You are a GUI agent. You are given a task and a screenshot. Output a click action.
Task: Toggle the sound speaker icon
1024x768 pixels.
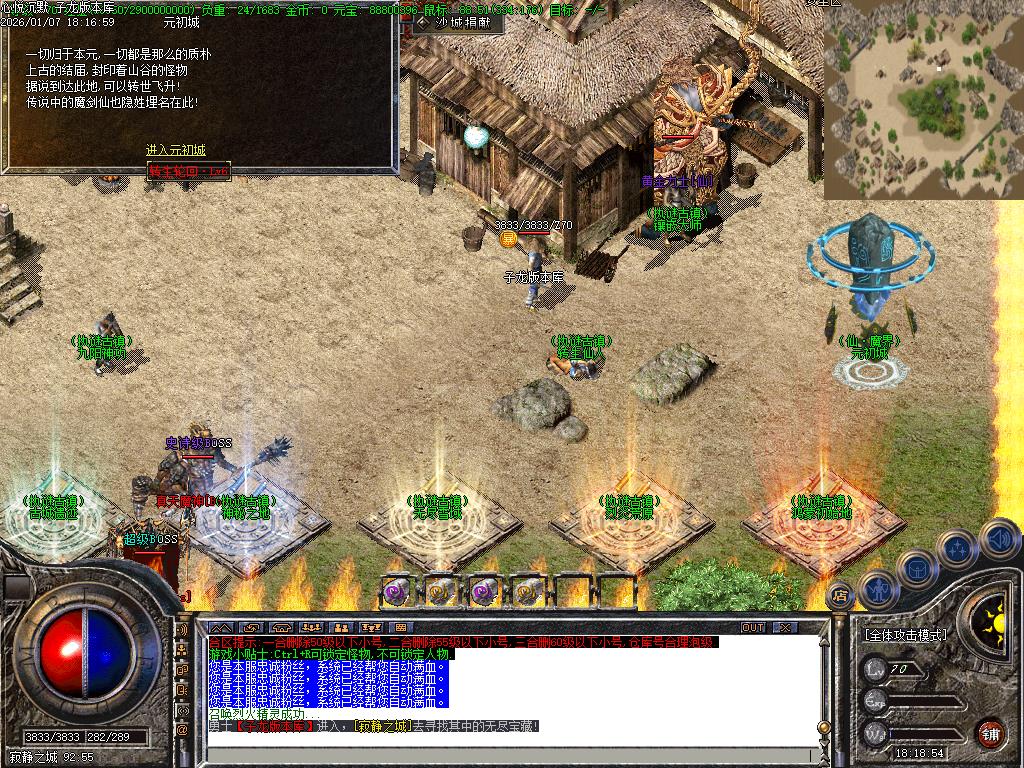[998, 538]
